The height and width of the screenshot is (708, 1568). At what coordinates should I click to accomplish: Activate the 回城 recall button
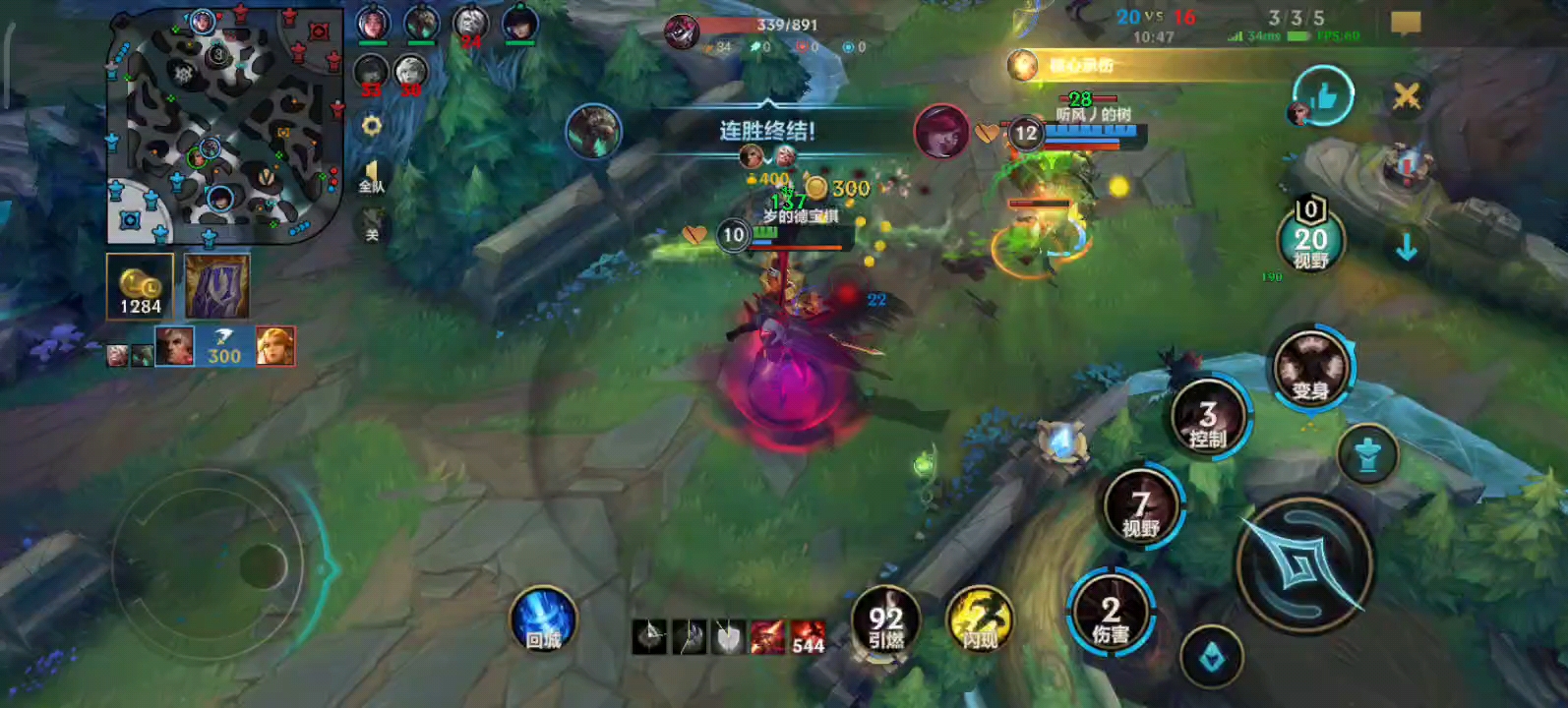(x=543, y=621)
